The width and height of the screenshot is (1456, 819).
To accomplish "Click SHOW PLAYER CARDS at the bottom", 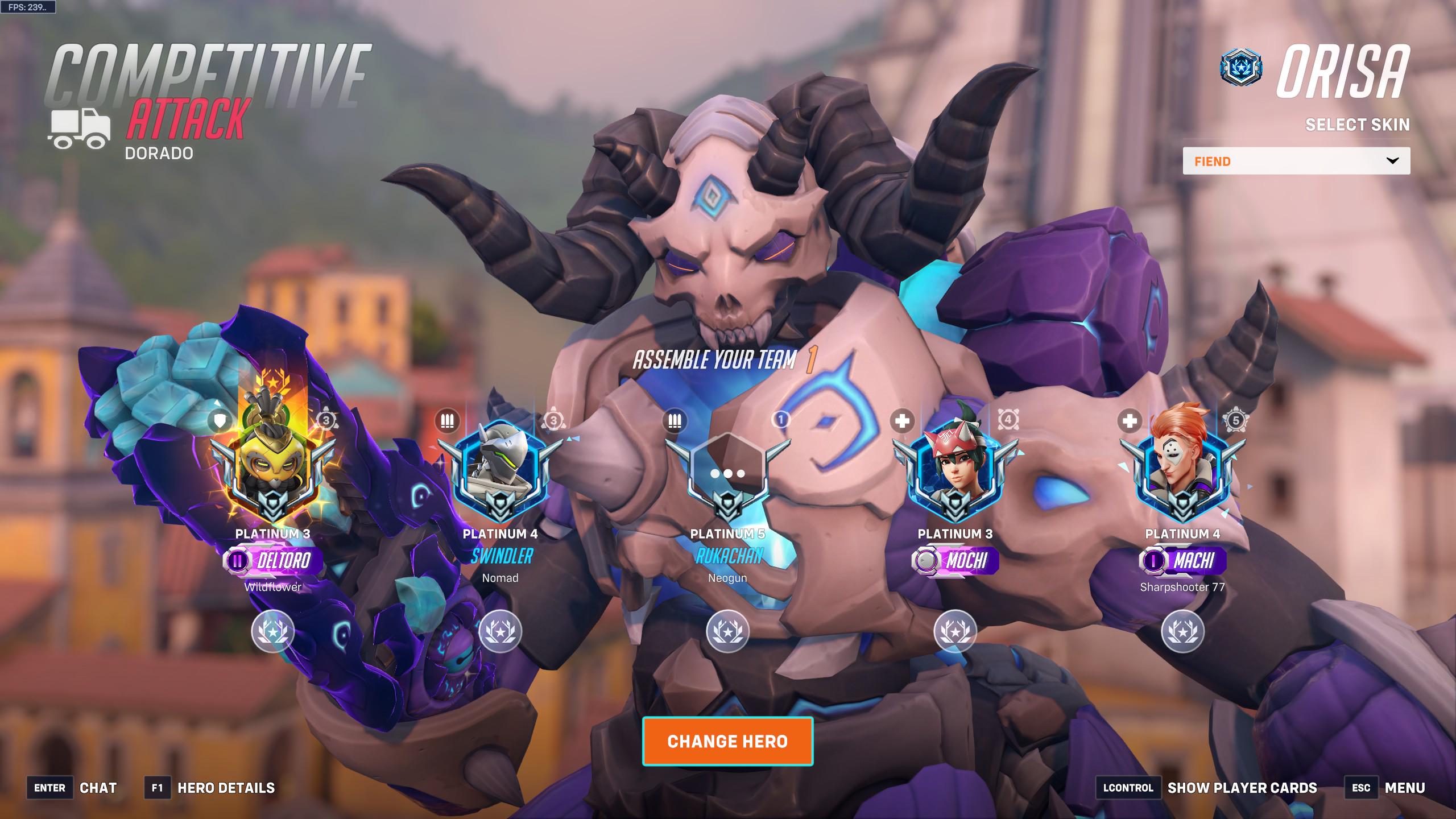I will point(1249,788).
